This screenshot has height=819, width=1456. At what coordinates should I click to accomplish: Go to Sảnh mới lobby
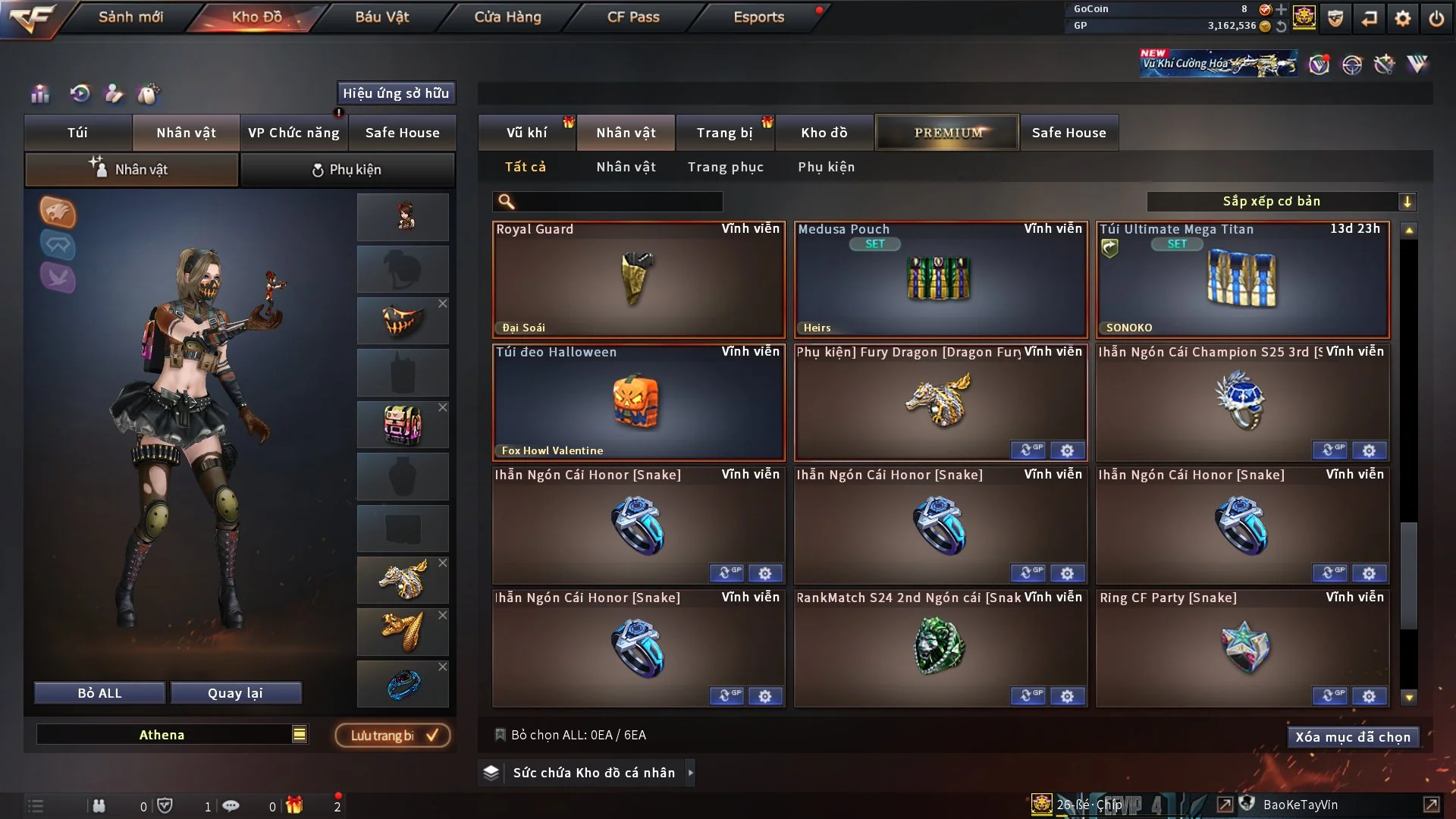point(130,17)
